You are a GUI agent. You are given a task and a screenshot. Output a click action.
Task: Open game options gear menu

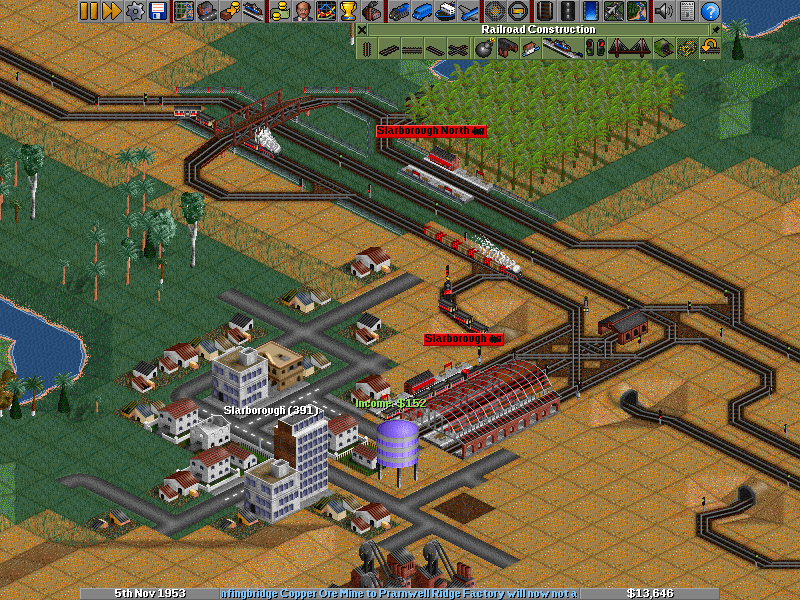coord(134,11)
